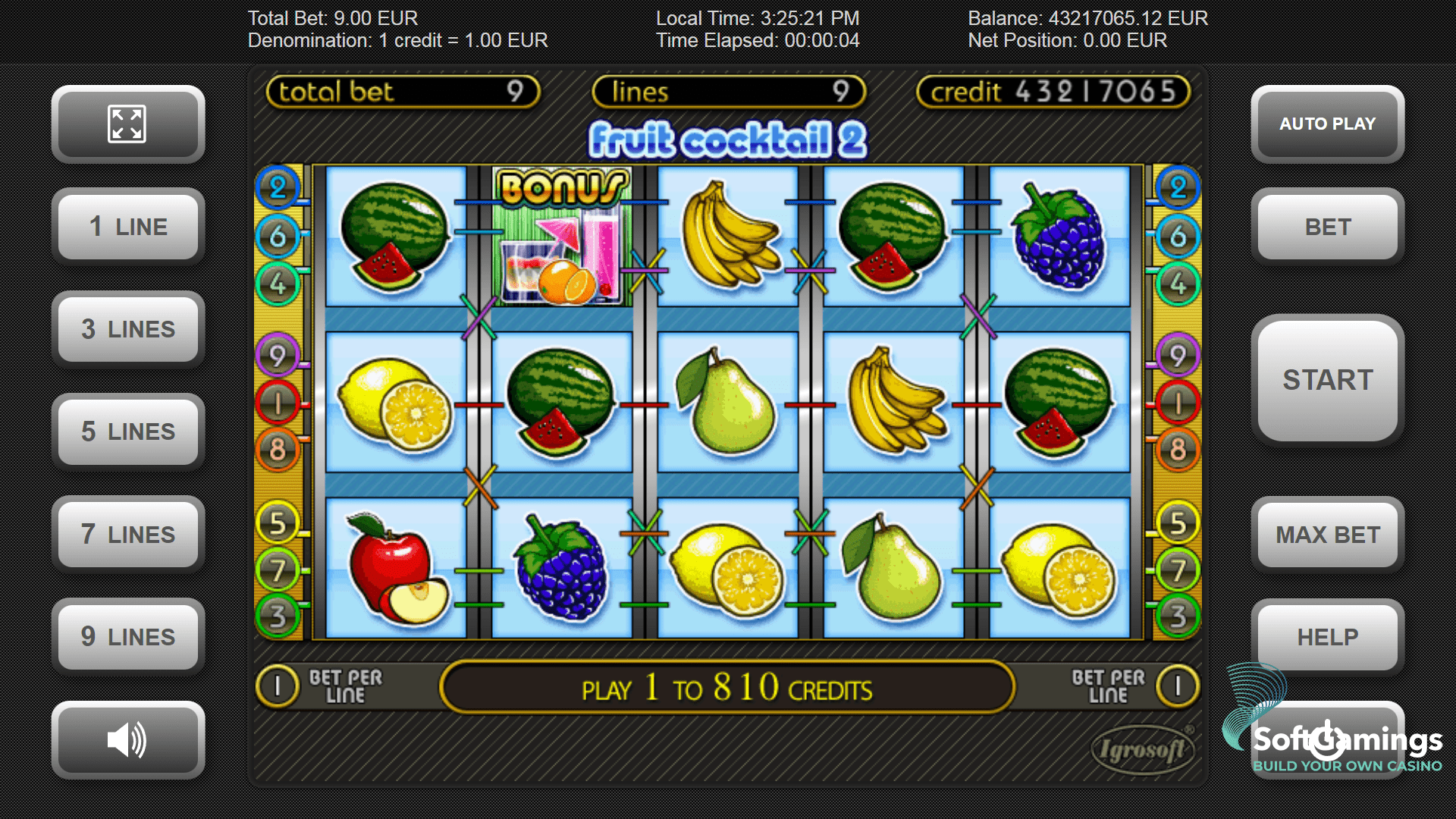Viewport: 1456px width, 819px height.
Task: Place the MAX BET
Action: coord(1327,534)
